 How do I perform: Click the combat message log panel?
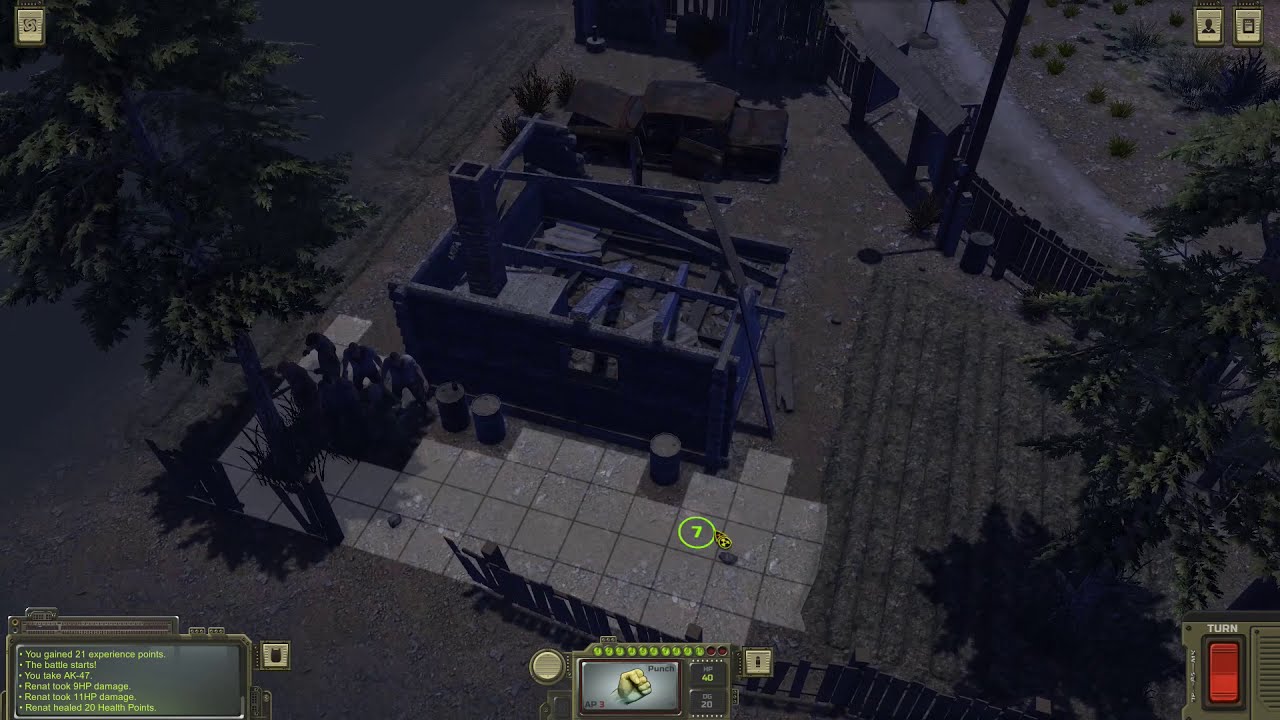(130, 680)
